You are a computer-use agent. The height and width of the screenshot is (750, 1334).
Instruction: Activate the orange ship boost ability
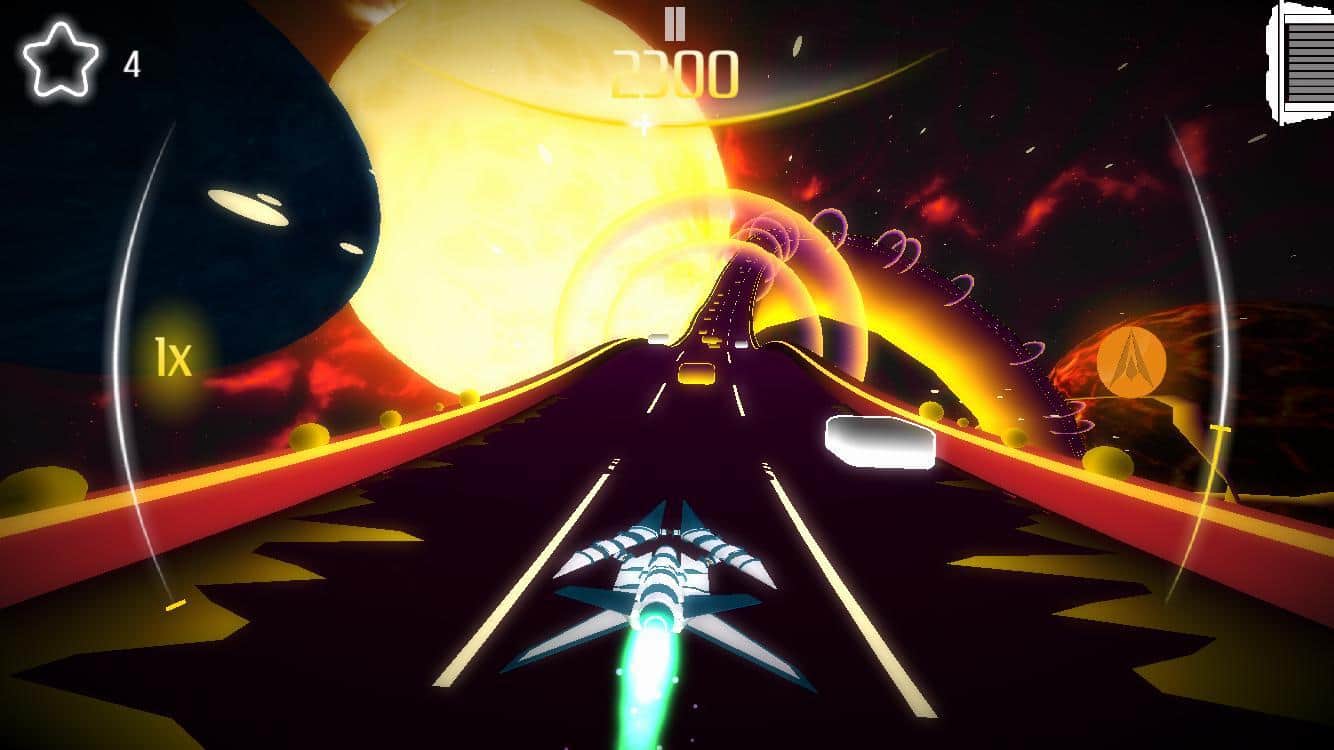(1131, 360)
